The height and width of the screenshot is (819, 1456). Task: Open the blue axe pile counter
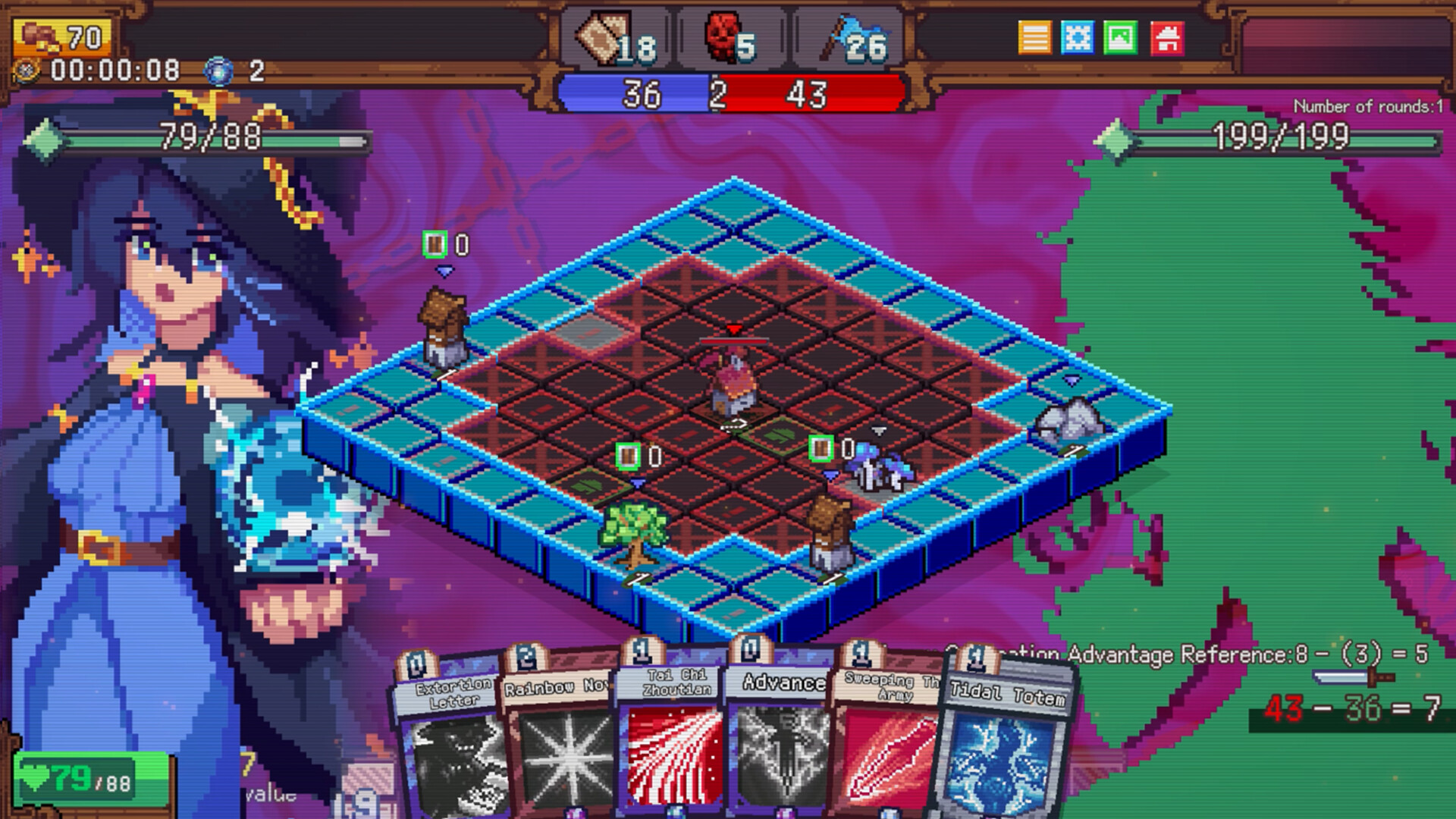click(854, 41)
